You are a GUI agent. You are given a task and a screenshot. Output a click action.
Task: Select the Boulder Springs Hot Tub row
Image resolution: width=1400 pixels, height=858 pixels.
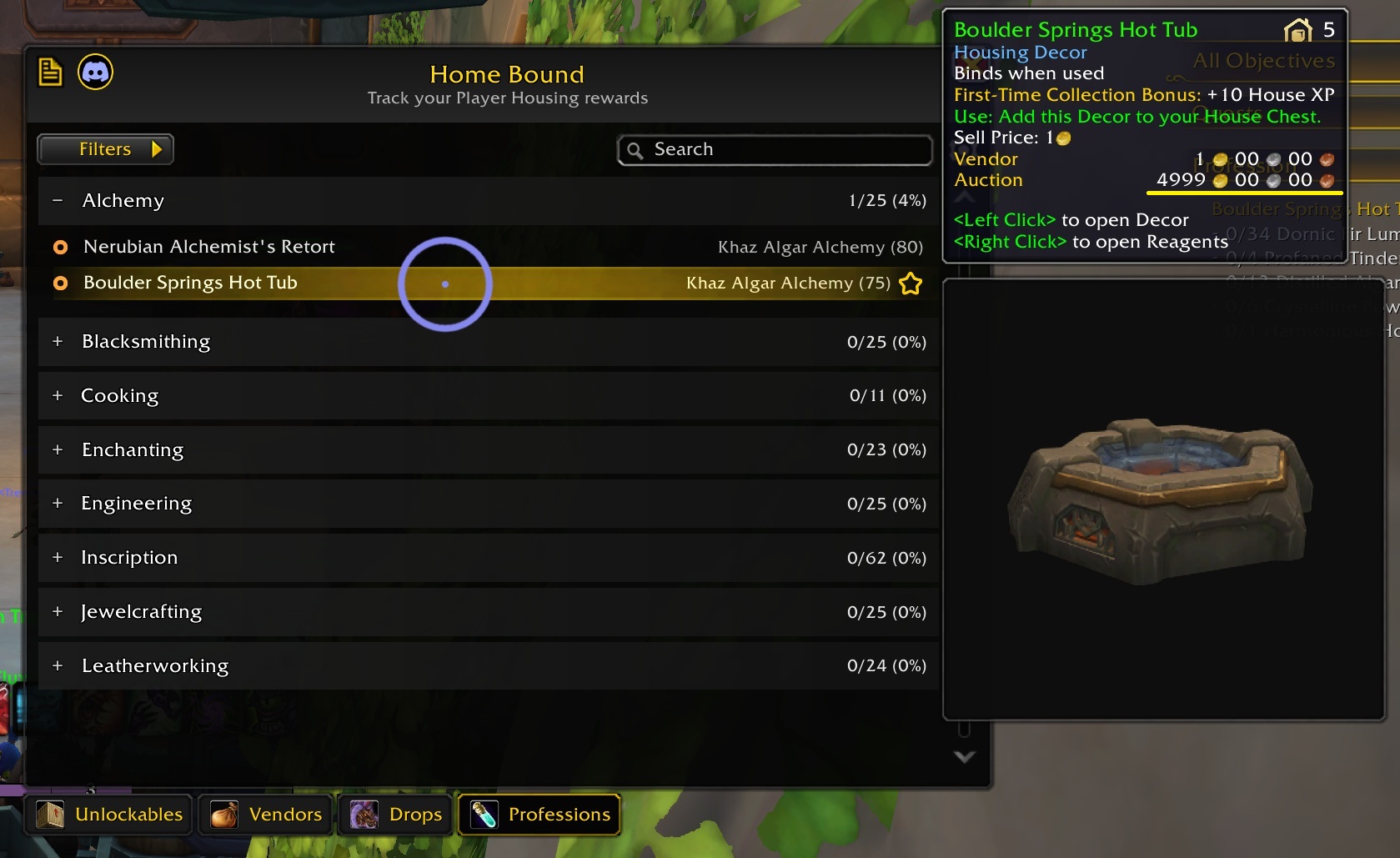coord(190,283)
